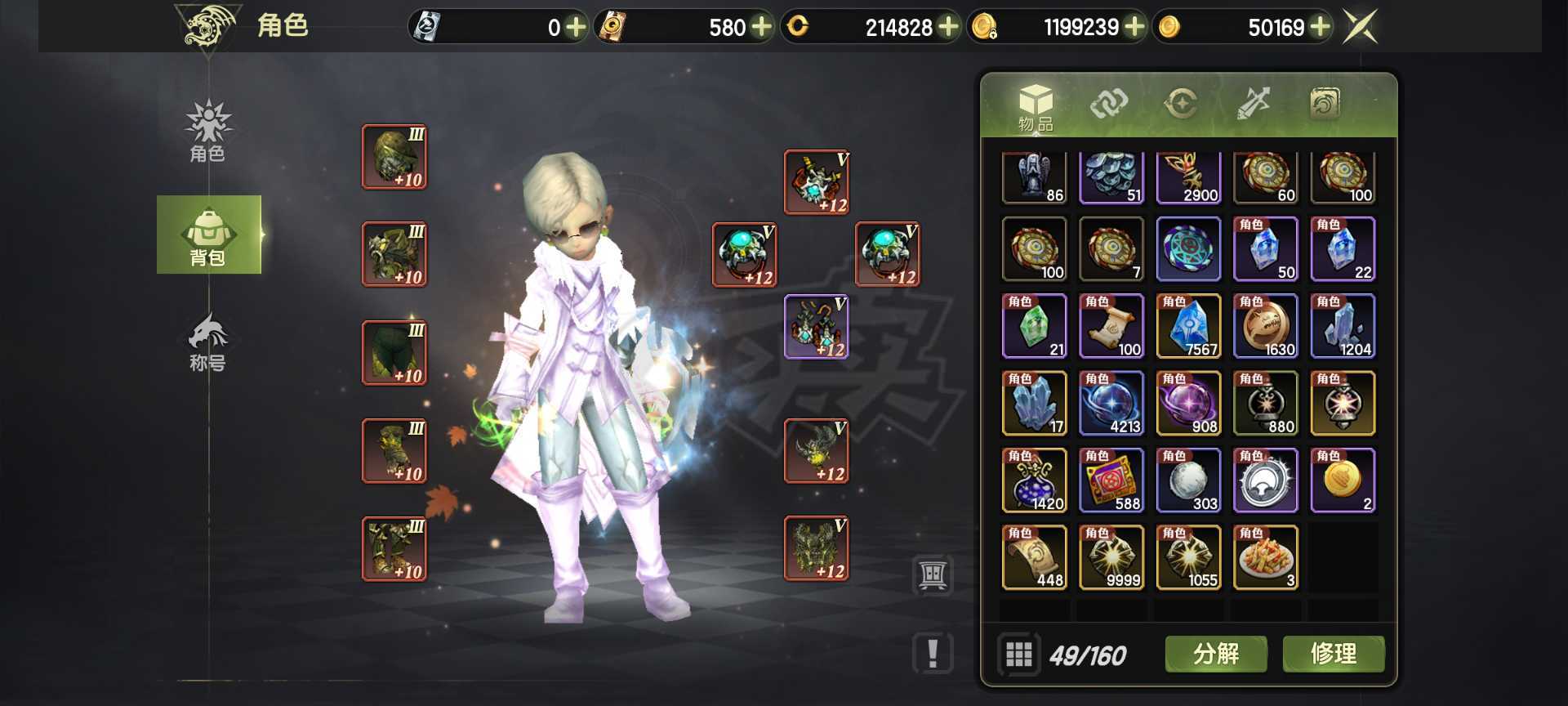This screenshot has width=1568, height=706.
Task: Tap the 修理 repair button
Action: pos(1333,654)
